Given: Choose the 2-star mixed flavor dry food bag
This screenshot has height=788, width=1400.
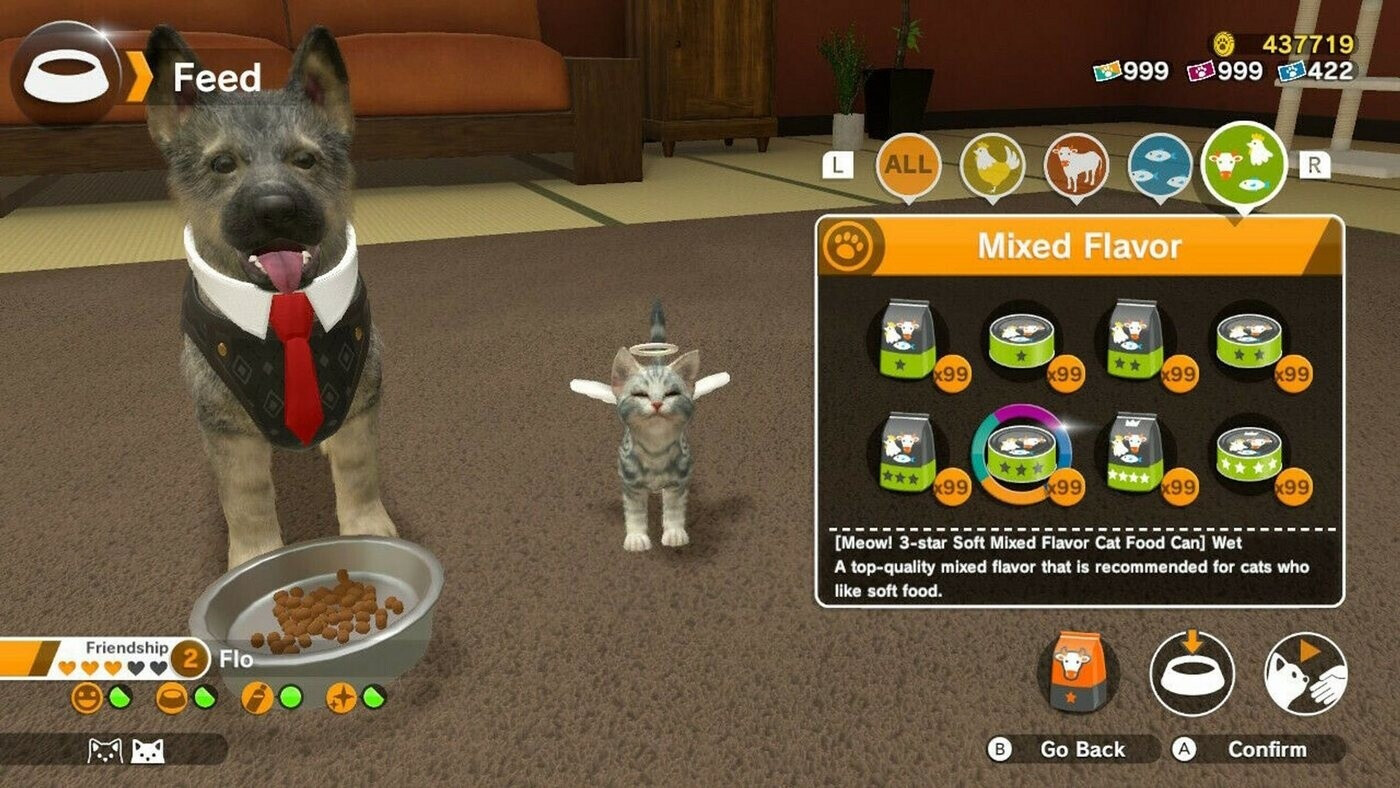Looking at the screenshot, I should (x=1135, y=342).
